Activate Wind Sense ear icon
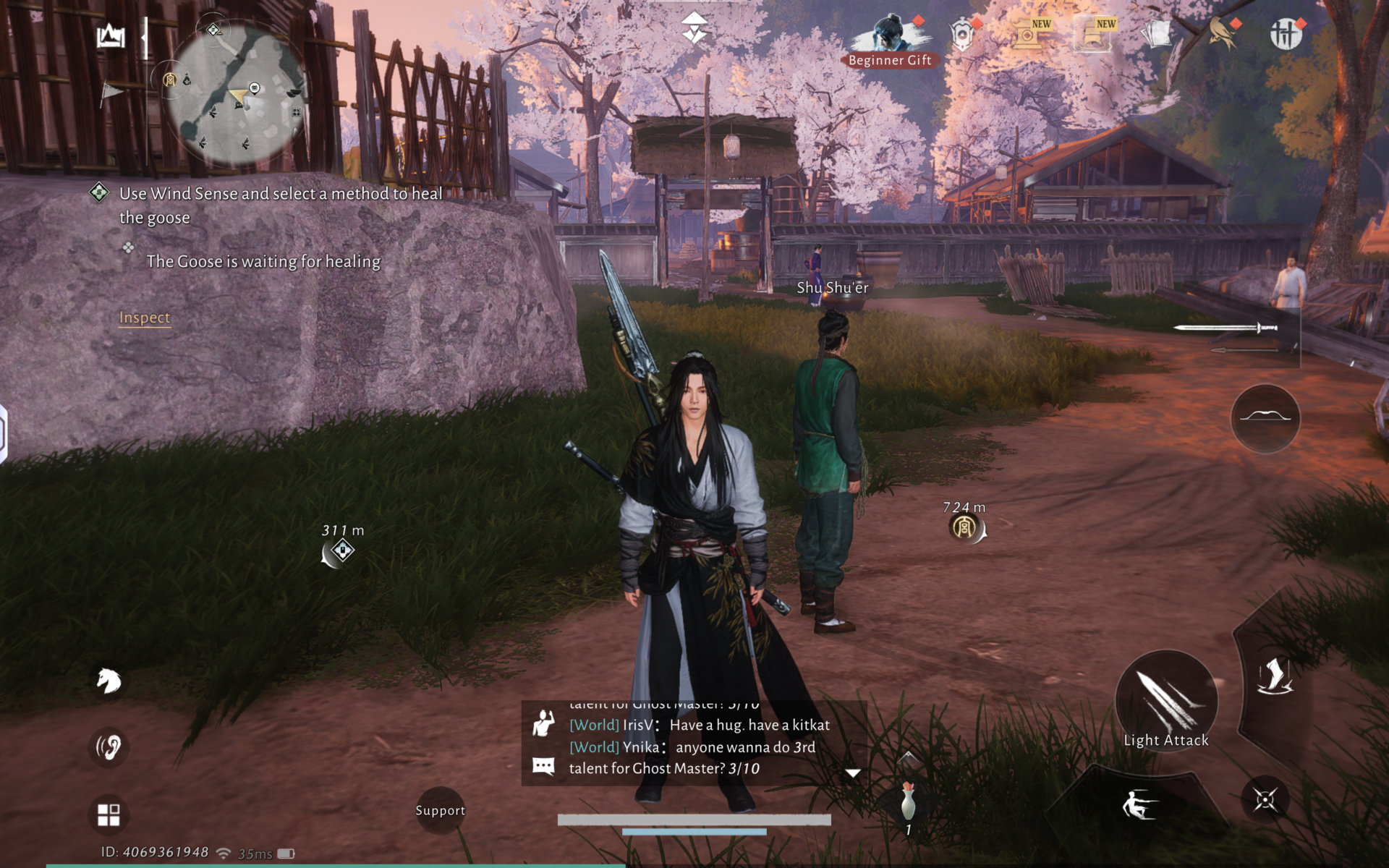 [x=109, y=746]
